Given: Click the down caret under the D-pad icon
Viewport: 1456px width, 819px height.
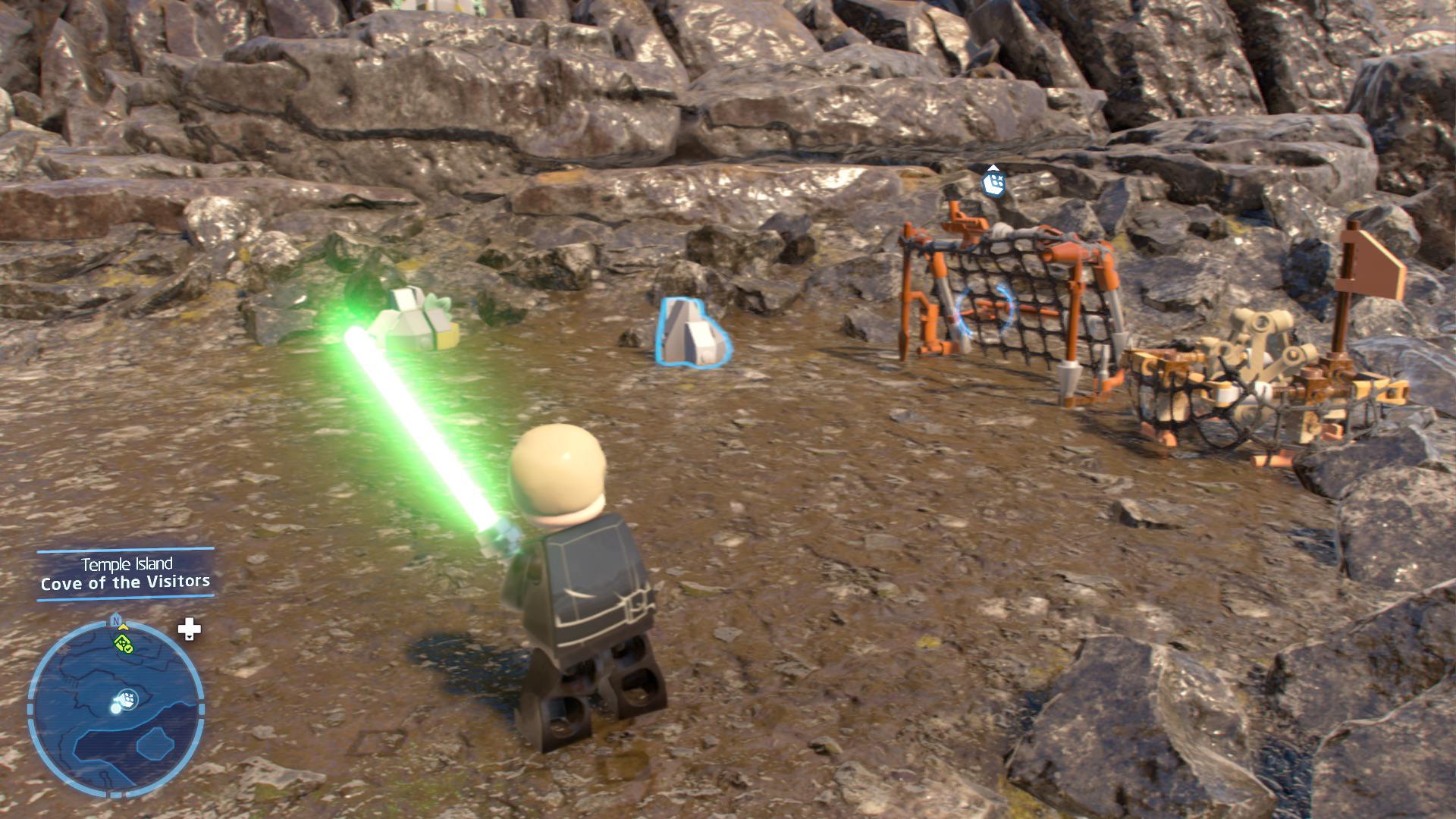Looking at the screenshot, I should [190, 639].
